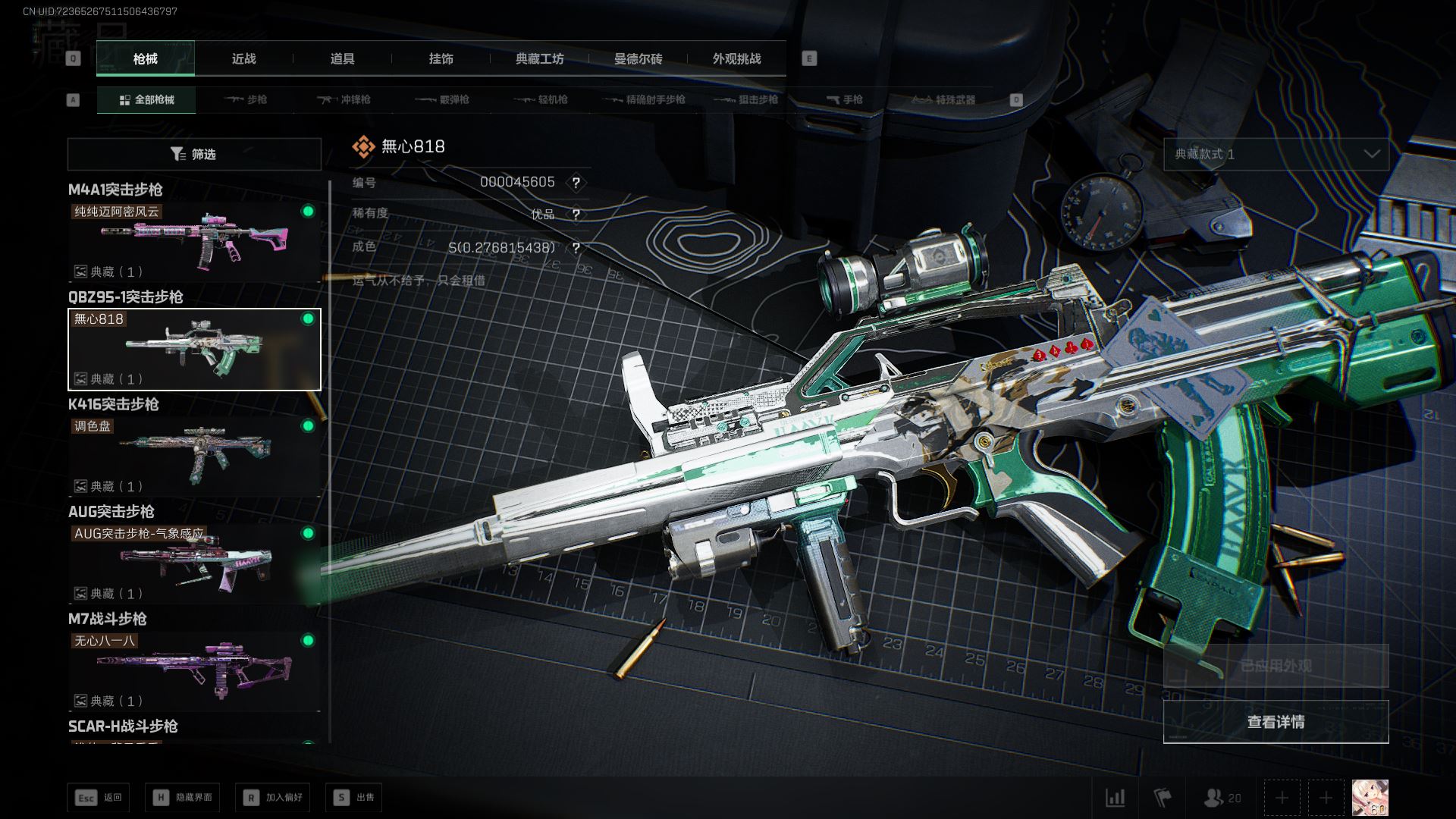
Task: Open the 筛选 filter button
Action: coord(194,155)
